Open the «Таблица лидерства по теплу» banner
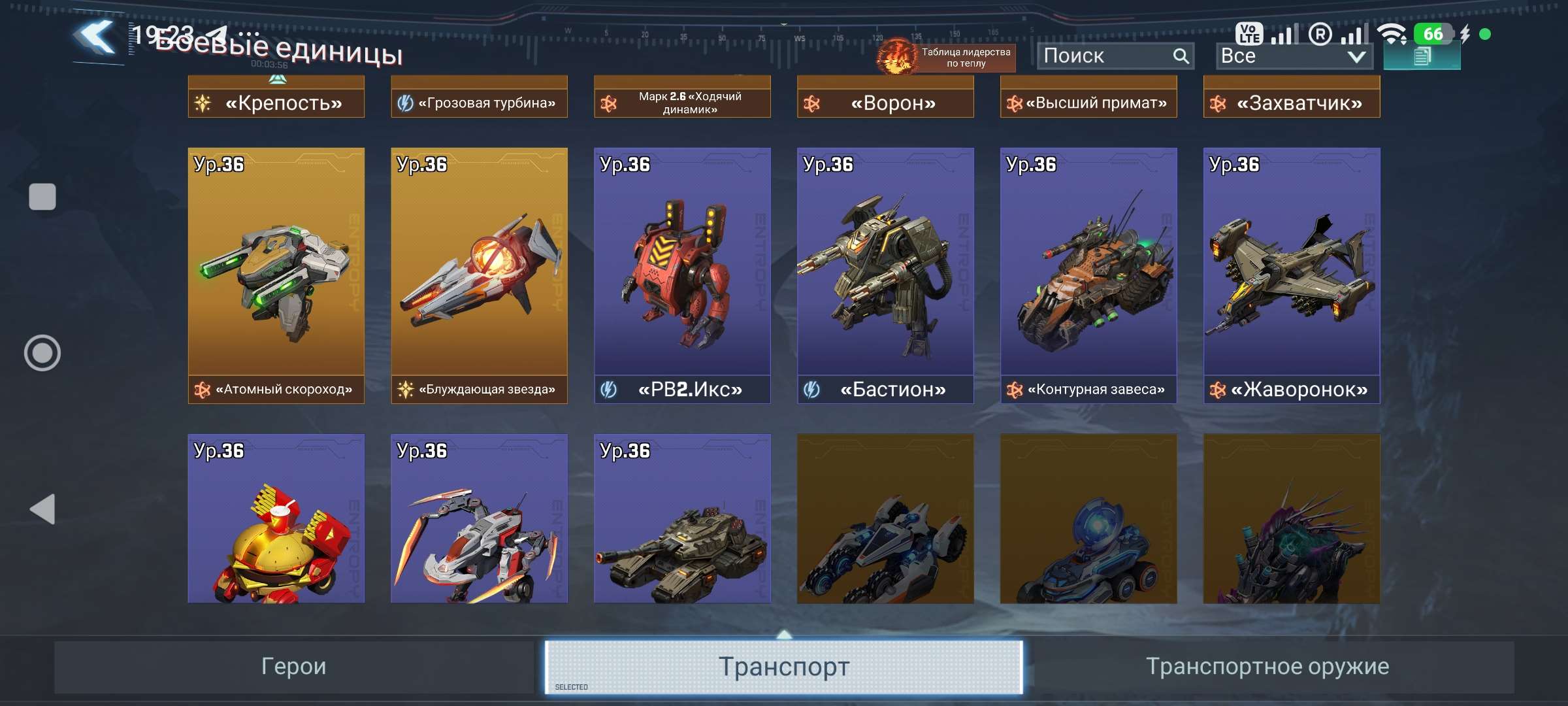This screenshot has width=1568, height=706. pyautogui.click(x=960, y=56)
